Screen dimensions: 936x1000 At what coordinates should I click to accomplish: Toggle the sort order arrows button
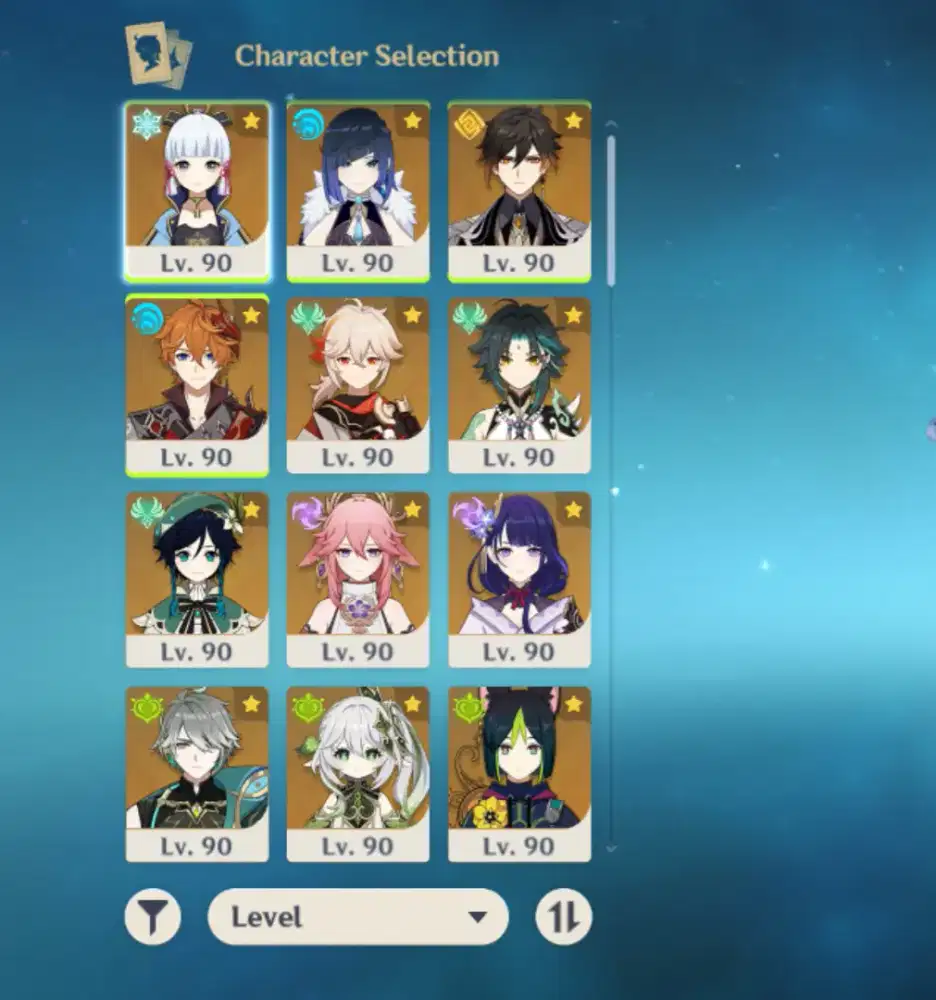point(564,917)
